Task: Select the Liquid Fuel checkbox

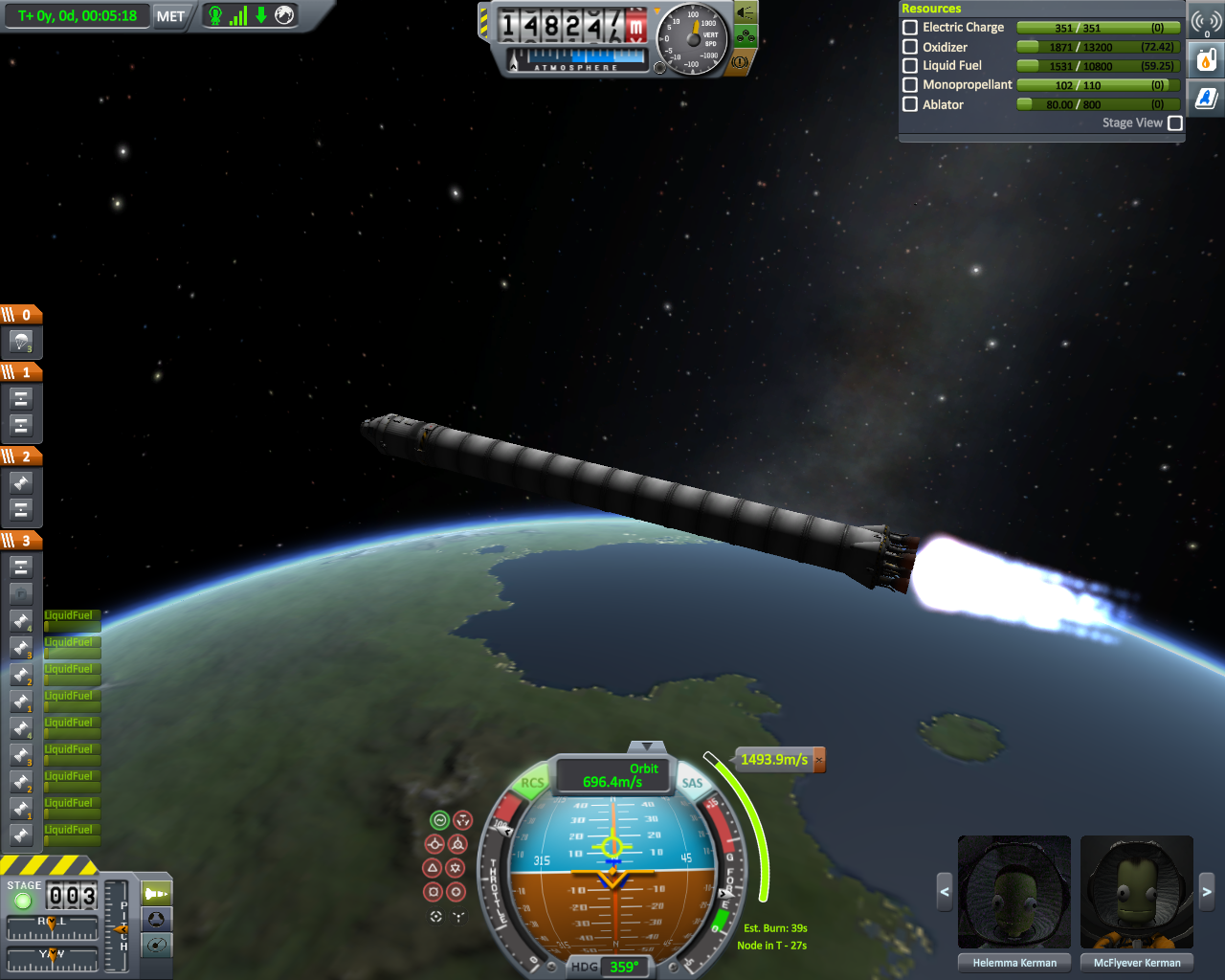Action: (910, 66)
